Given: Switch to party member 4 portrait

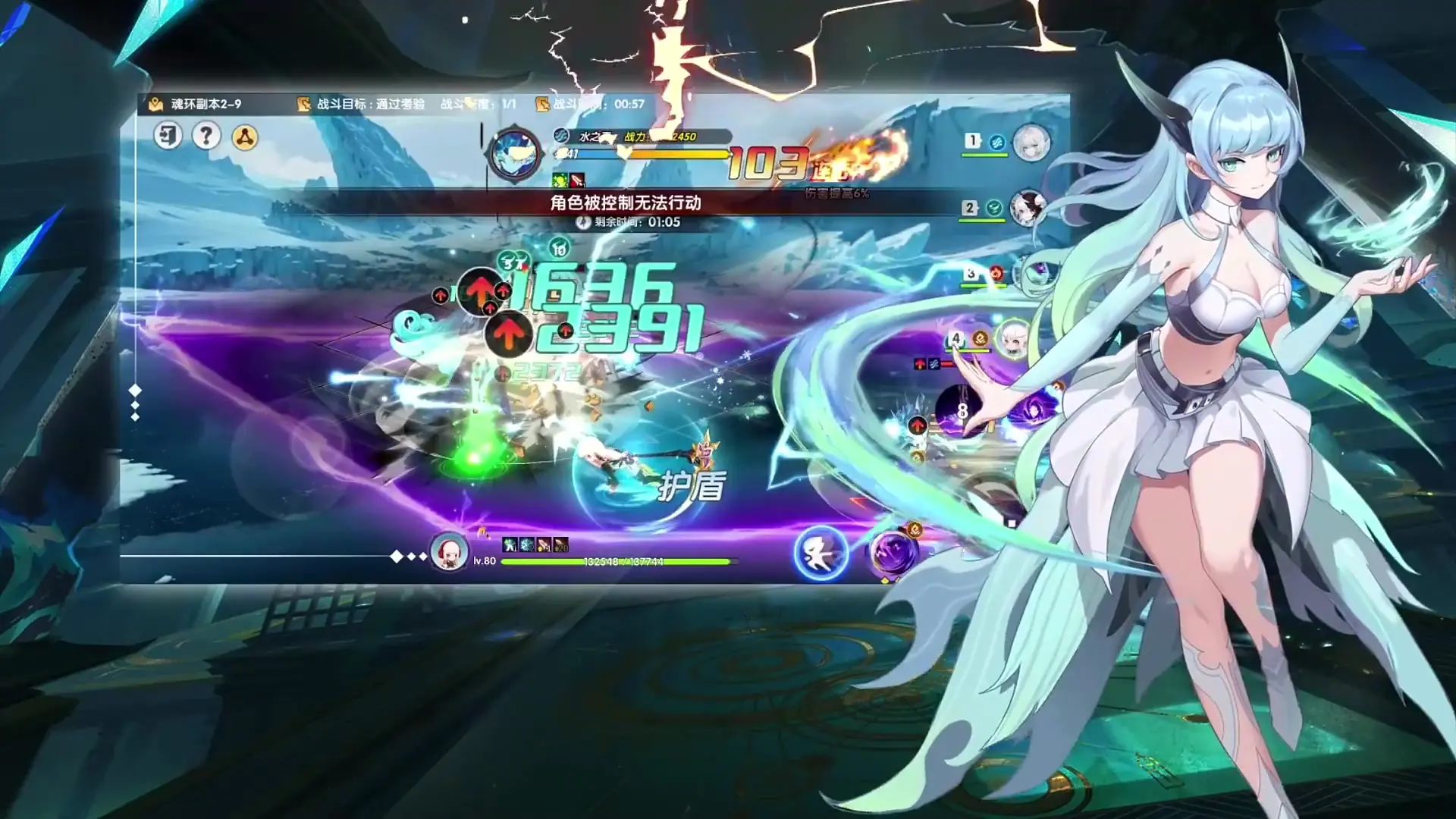Looking at the screenshot, I should tap(1012, 339).
